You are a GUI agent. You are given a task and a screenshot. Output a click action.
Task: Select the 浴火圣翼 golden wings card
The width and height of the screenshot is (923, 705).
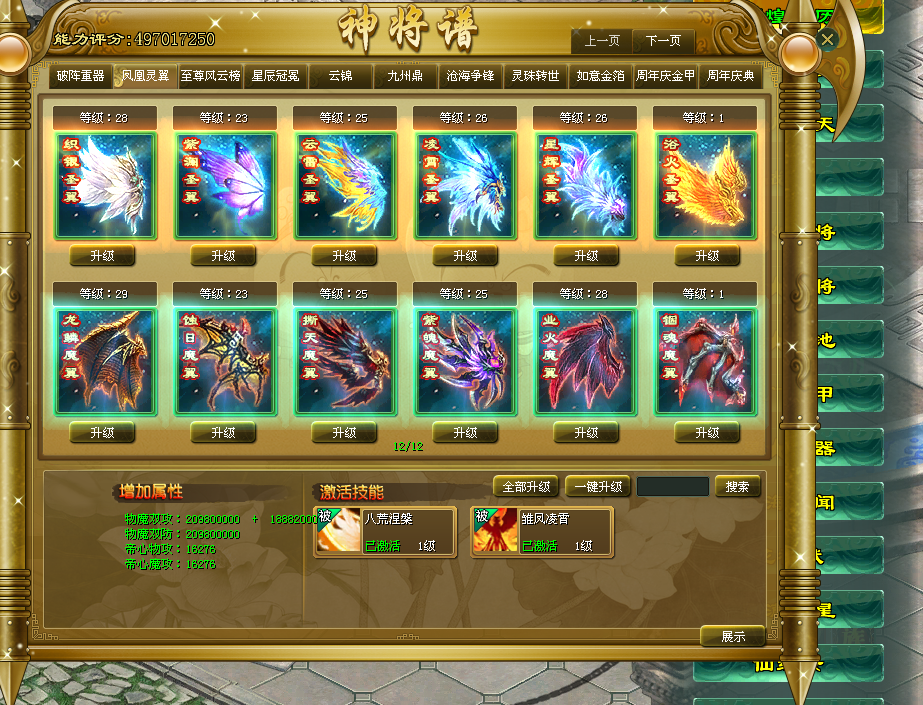[706, 186]
